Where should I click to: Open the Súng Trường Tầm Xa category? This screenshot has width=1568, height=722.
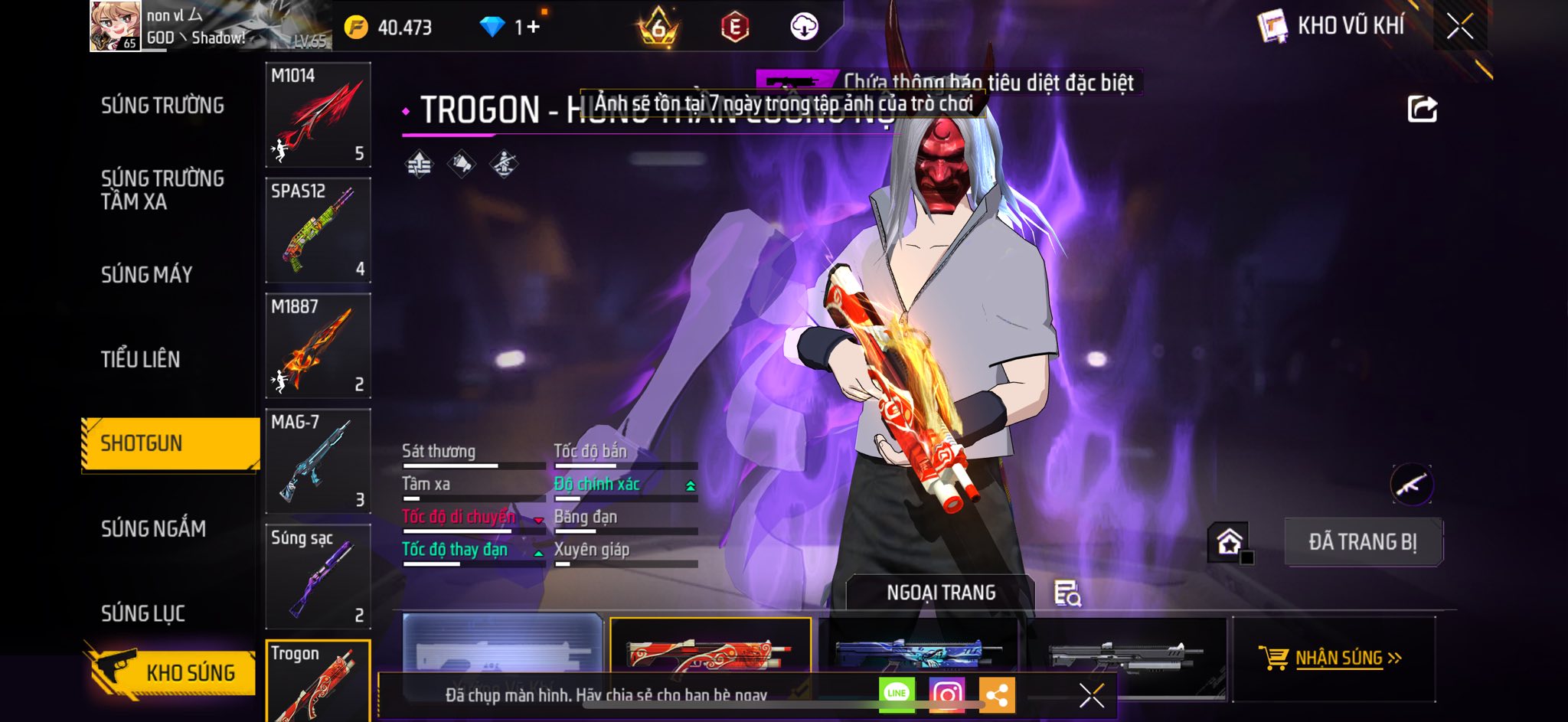(162, 190)
